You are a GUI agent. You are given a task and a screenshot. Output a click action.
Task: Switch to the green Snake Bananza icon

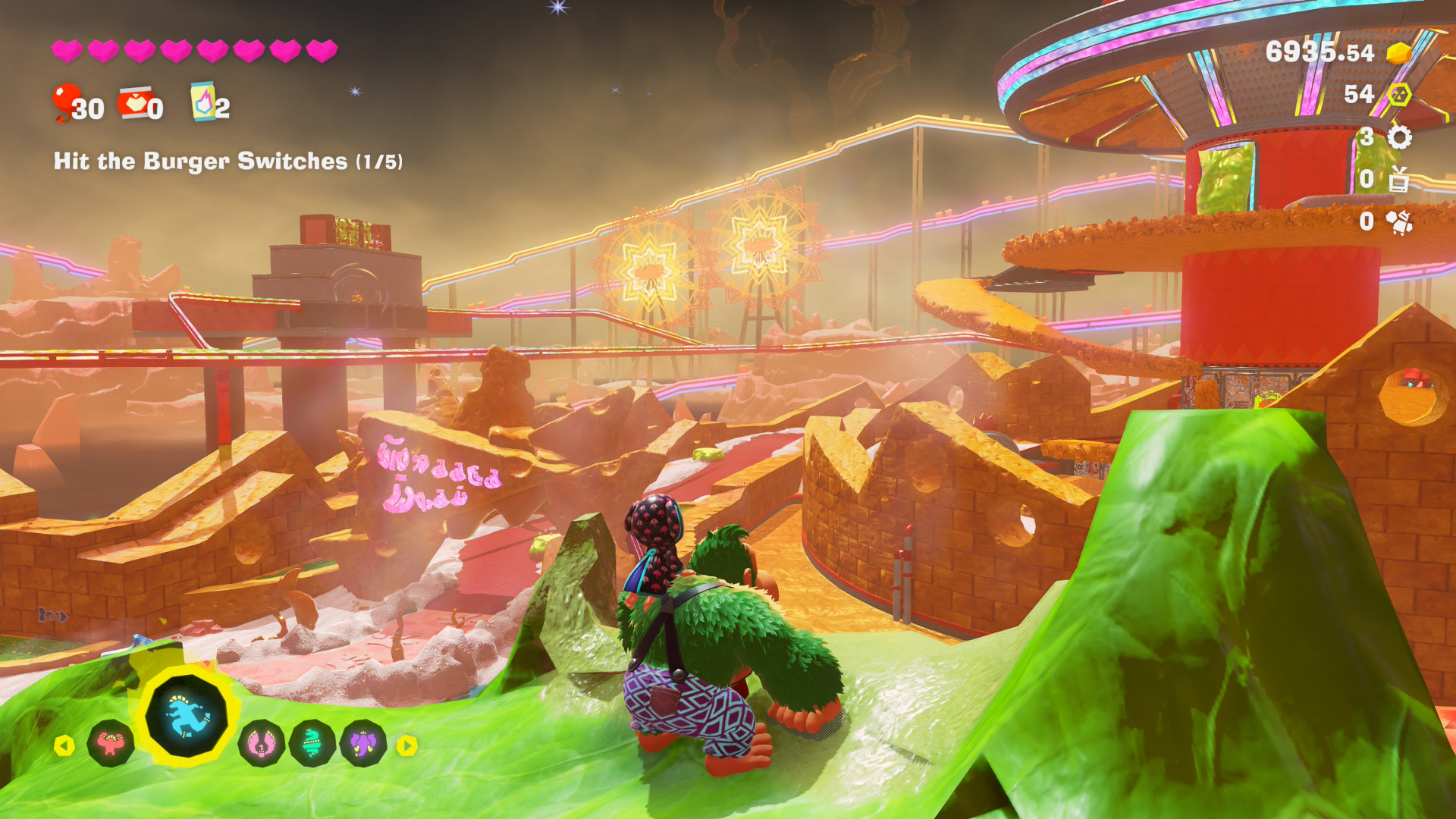click(x=312, y=744)
